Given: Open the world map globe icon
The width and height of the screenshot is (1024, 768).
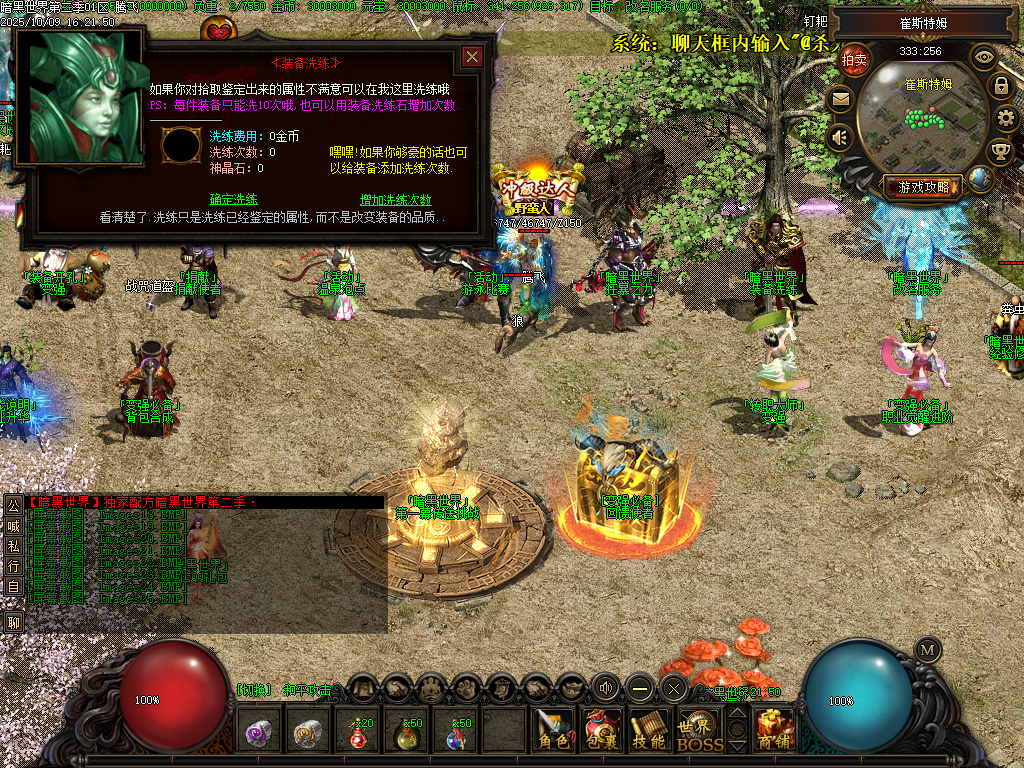Looking at the screenshot, I should click(980, 179).
